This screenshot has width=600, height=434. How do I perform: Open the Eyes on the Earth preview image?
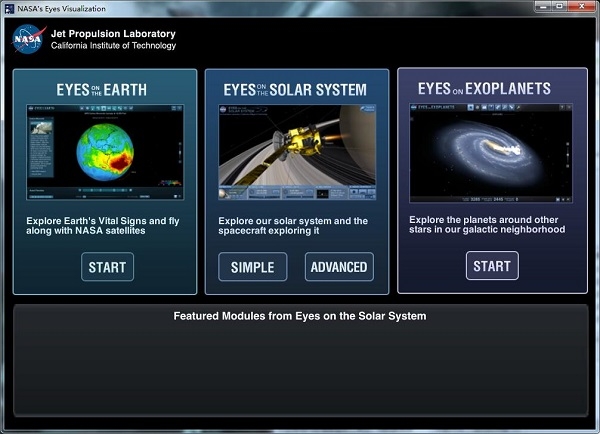pyautogui.click(x=106, y=150)
